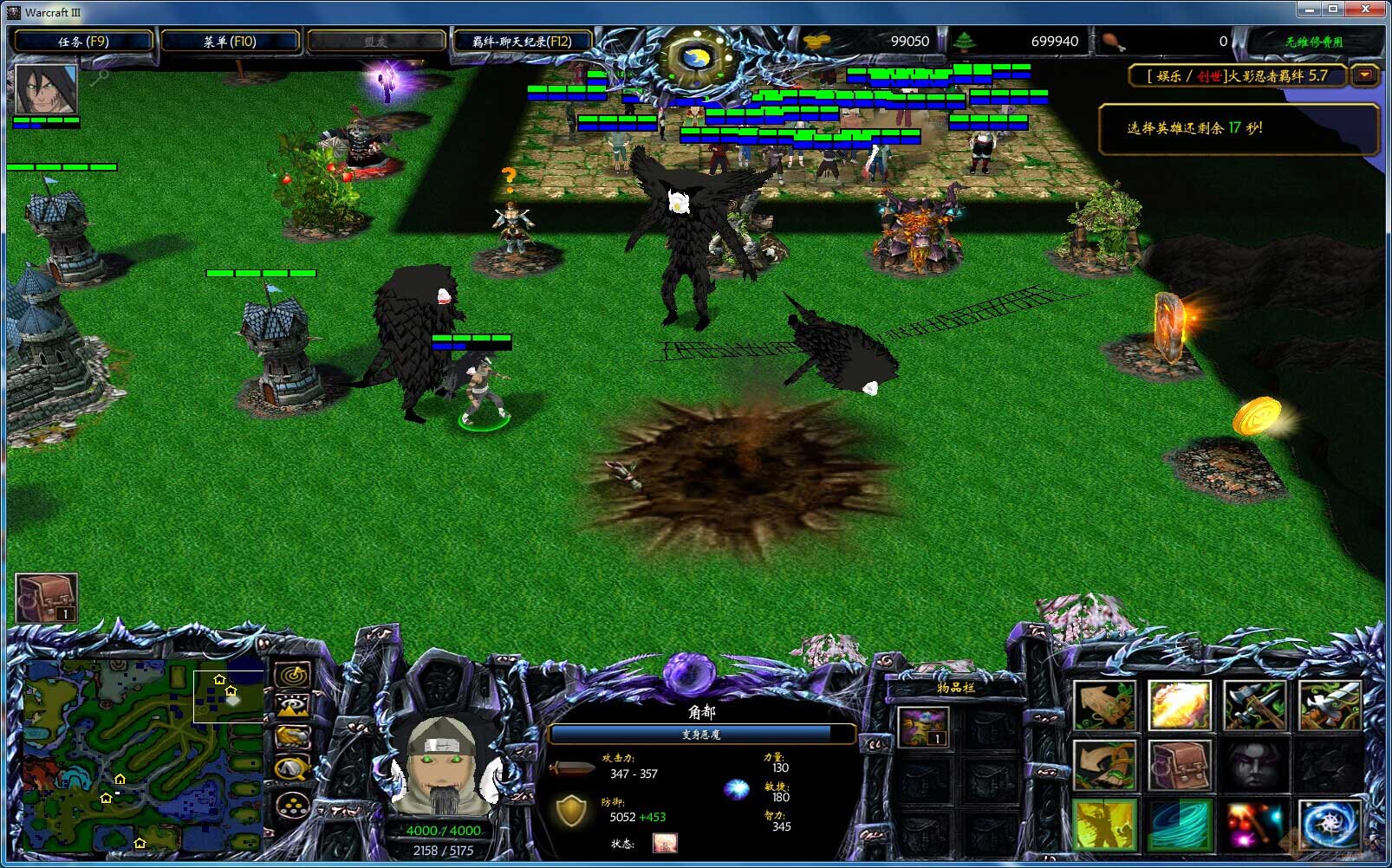The image size is (1392, 868).
Task: Toggle minimap creep camp display button
Action: tap(295, 768)
